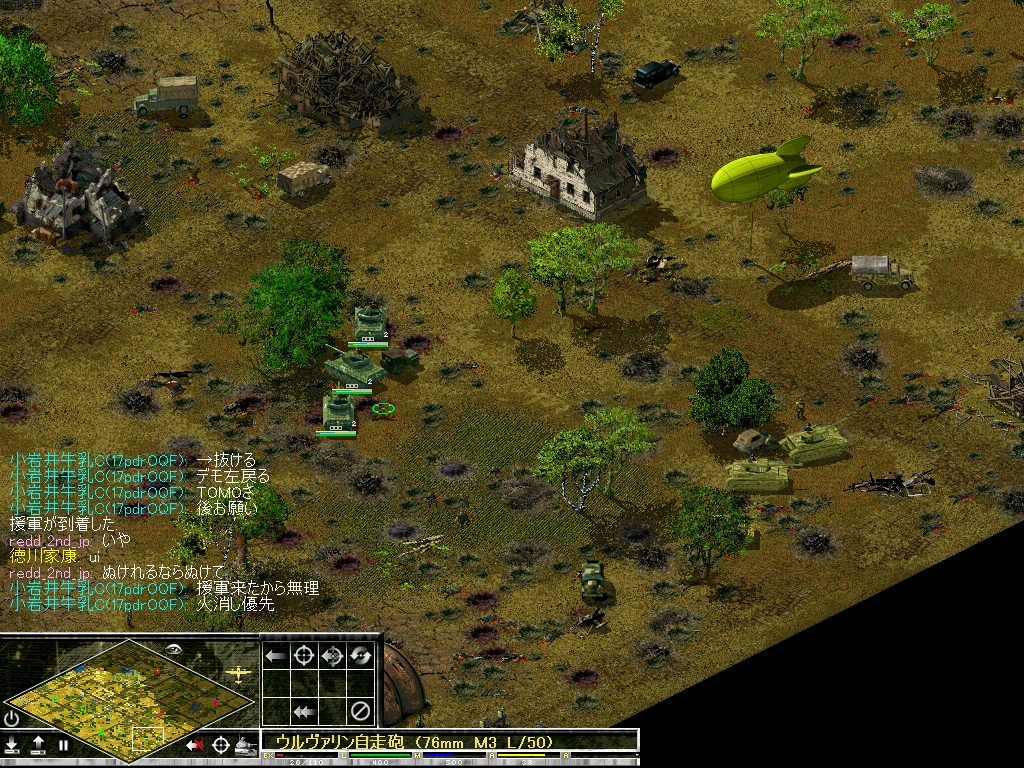The height and width of the screenshot is (768, 1024).
Task: Pause the game with the pause icon
Action: 63,745
